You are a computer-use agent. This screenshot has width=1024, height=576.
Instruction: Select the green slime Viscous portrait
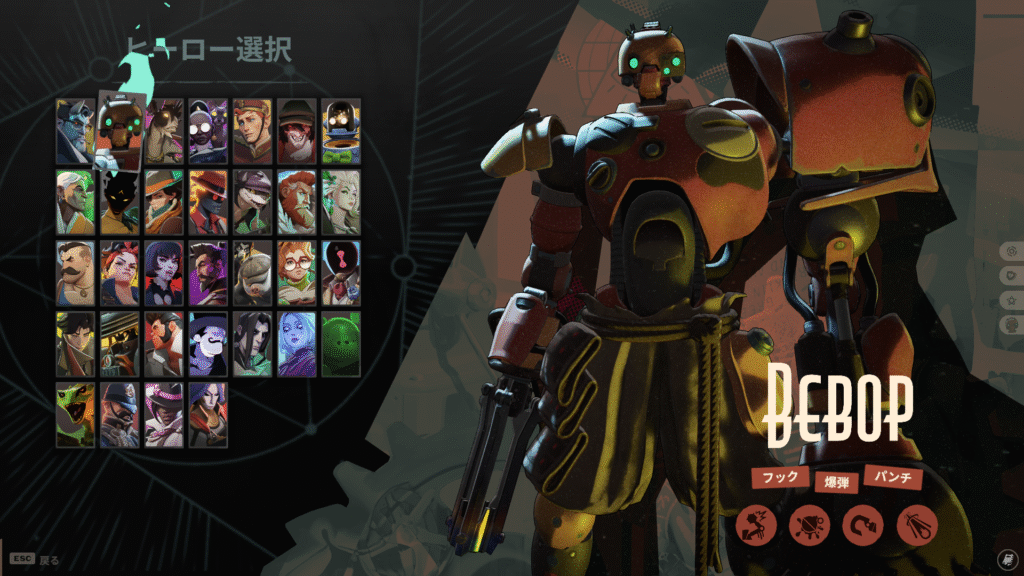pos(341,344)
